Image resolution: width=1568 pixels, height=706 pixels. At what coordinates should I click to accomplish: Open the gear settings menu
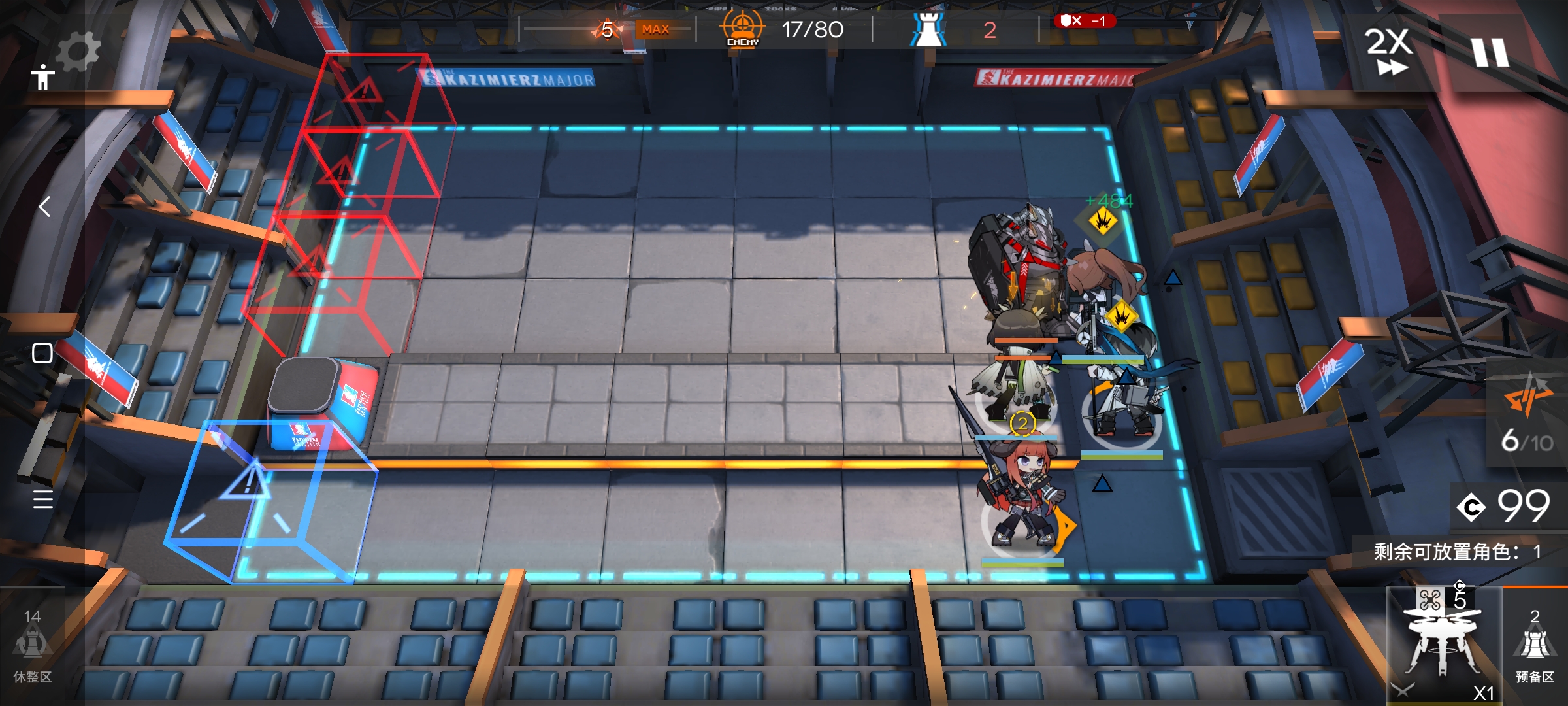[x=78, y=51]
